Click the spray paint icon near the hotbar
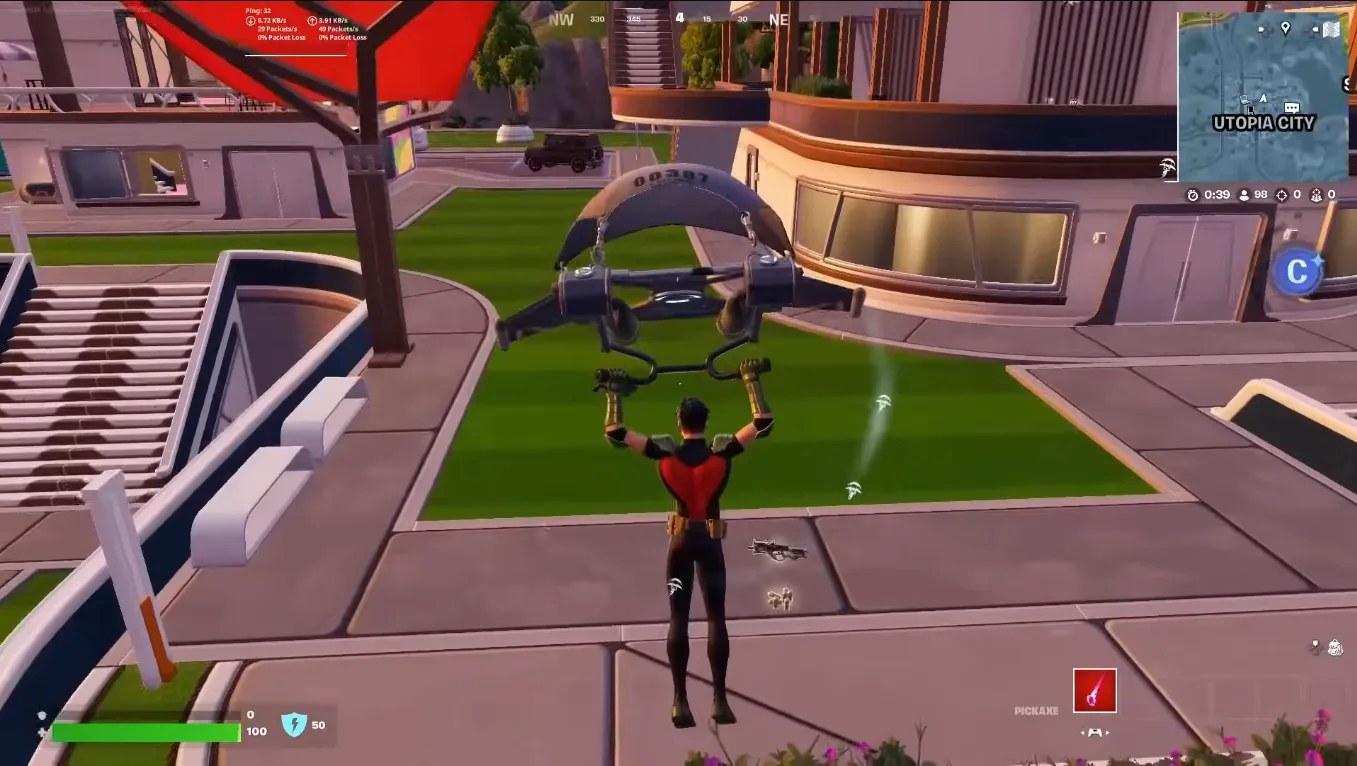1357x766 pixels. [x=1315, y=647]
